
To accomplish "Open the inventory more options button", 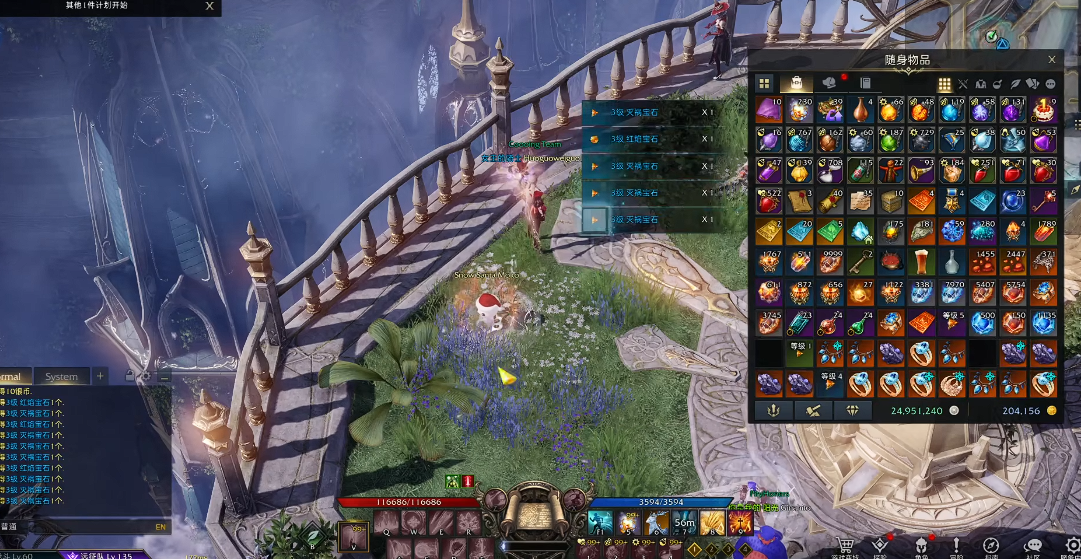I will point(1050,84).
